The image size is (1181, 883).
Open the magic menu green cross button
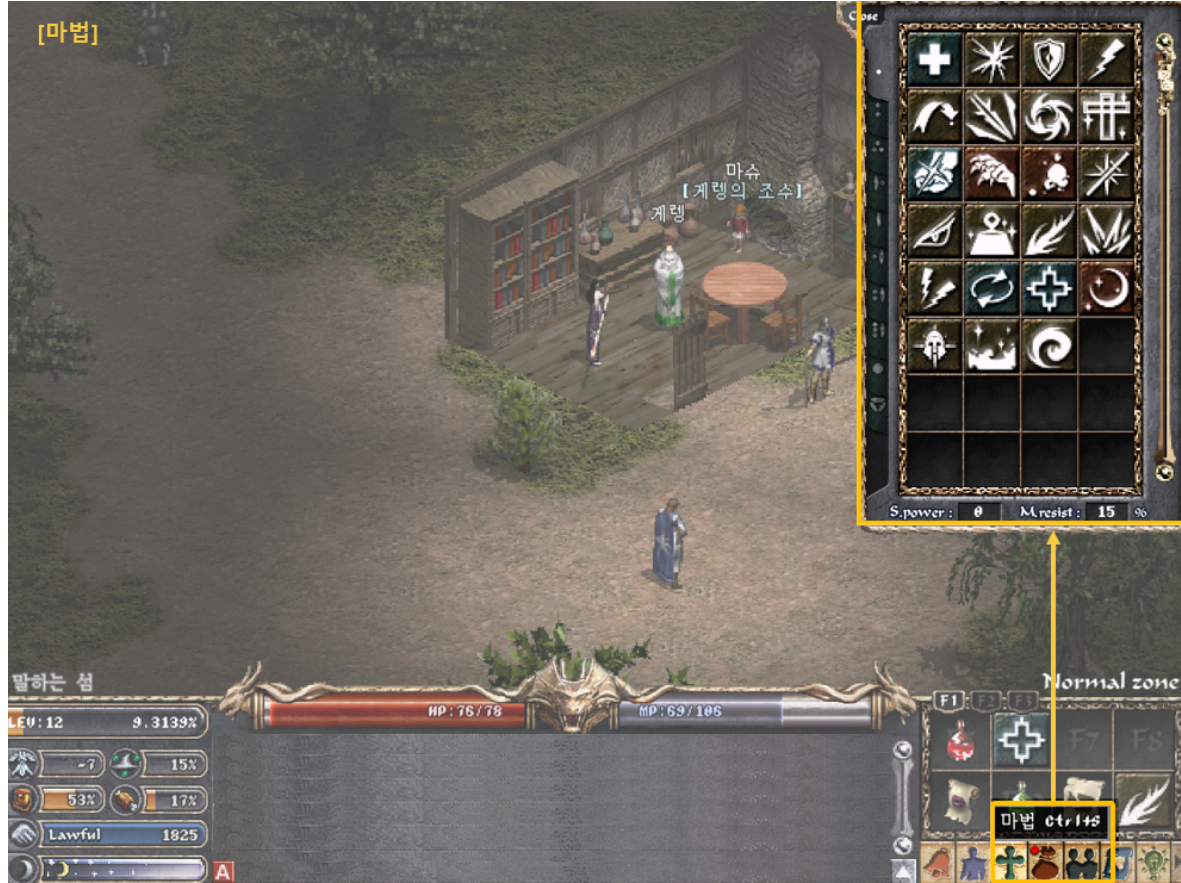[x=1010, y=862]
